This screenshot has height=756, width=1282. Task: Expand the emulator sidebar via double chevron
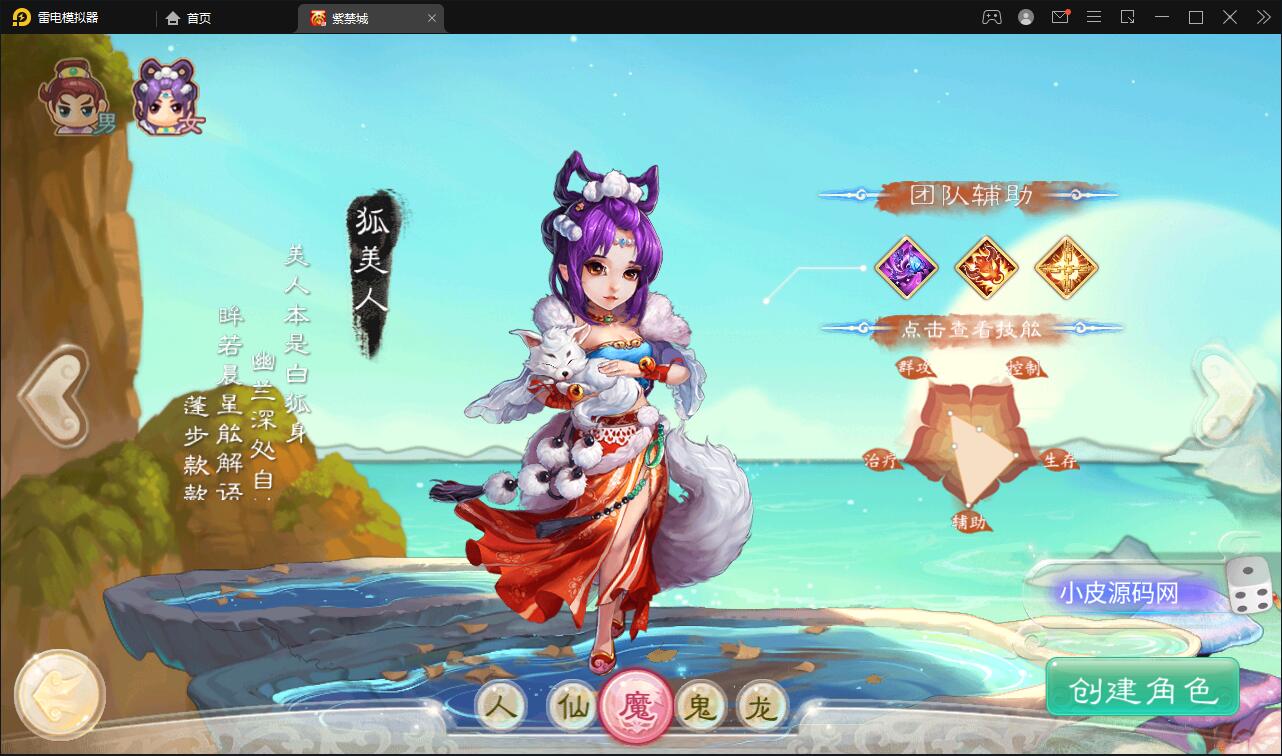click(1262, 17)
